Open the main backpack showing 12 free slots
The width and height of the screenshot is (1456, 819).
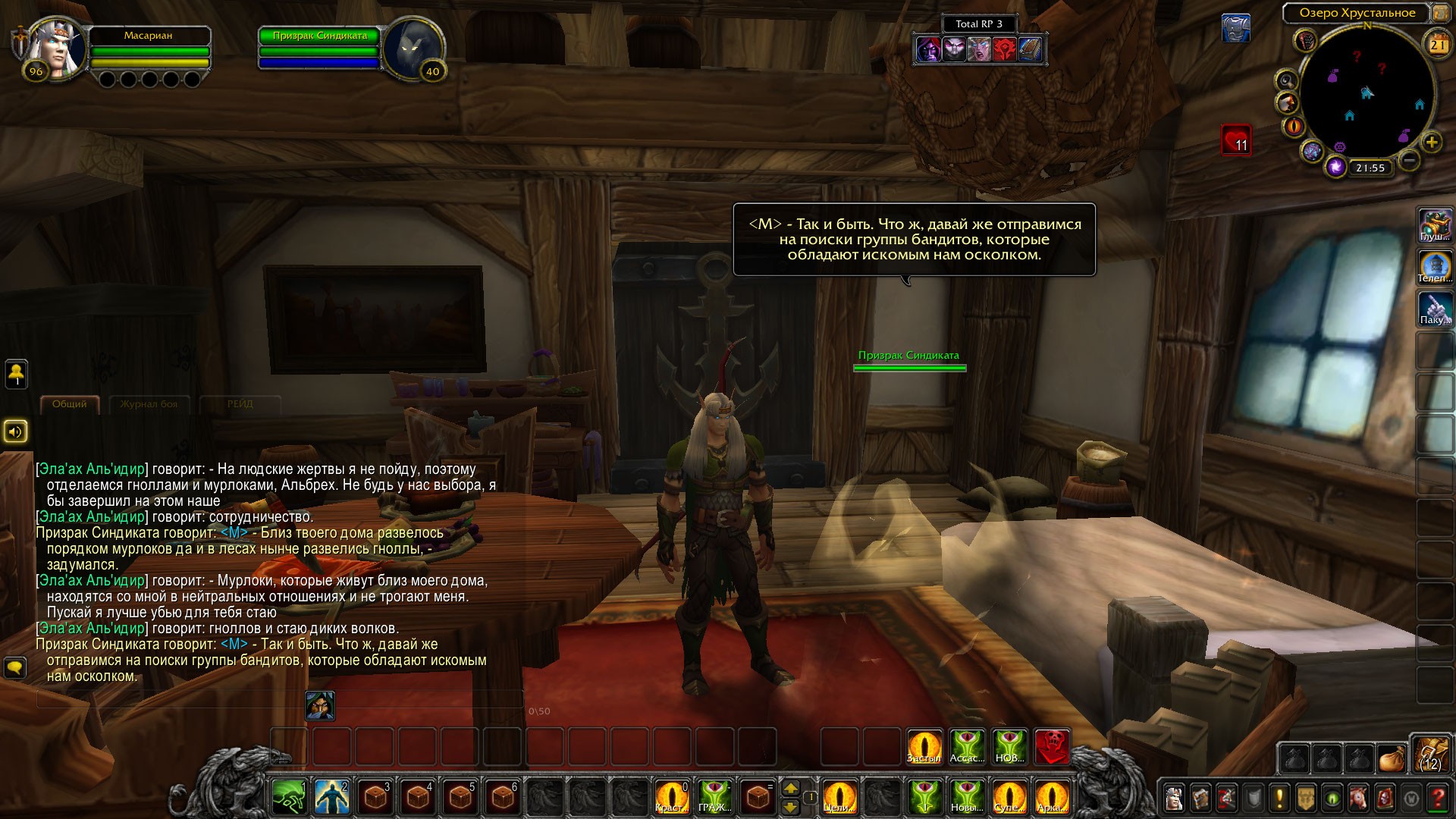[x=1430, y=755]
